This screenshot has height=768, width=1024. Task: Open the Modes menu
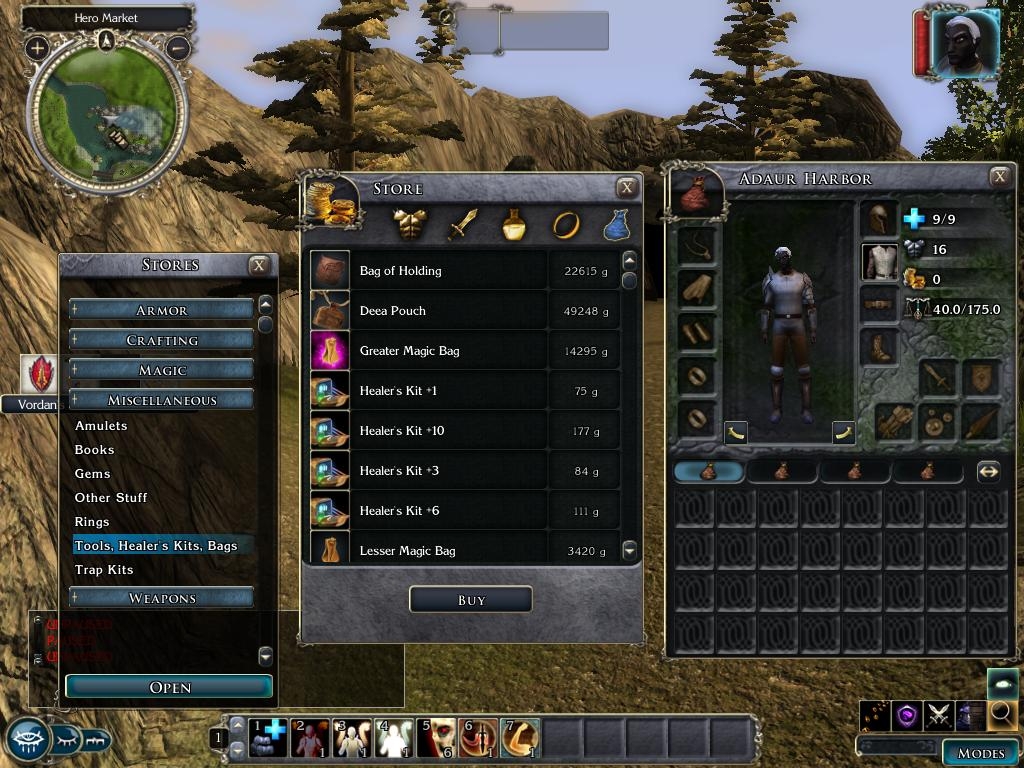coord(980,753)
